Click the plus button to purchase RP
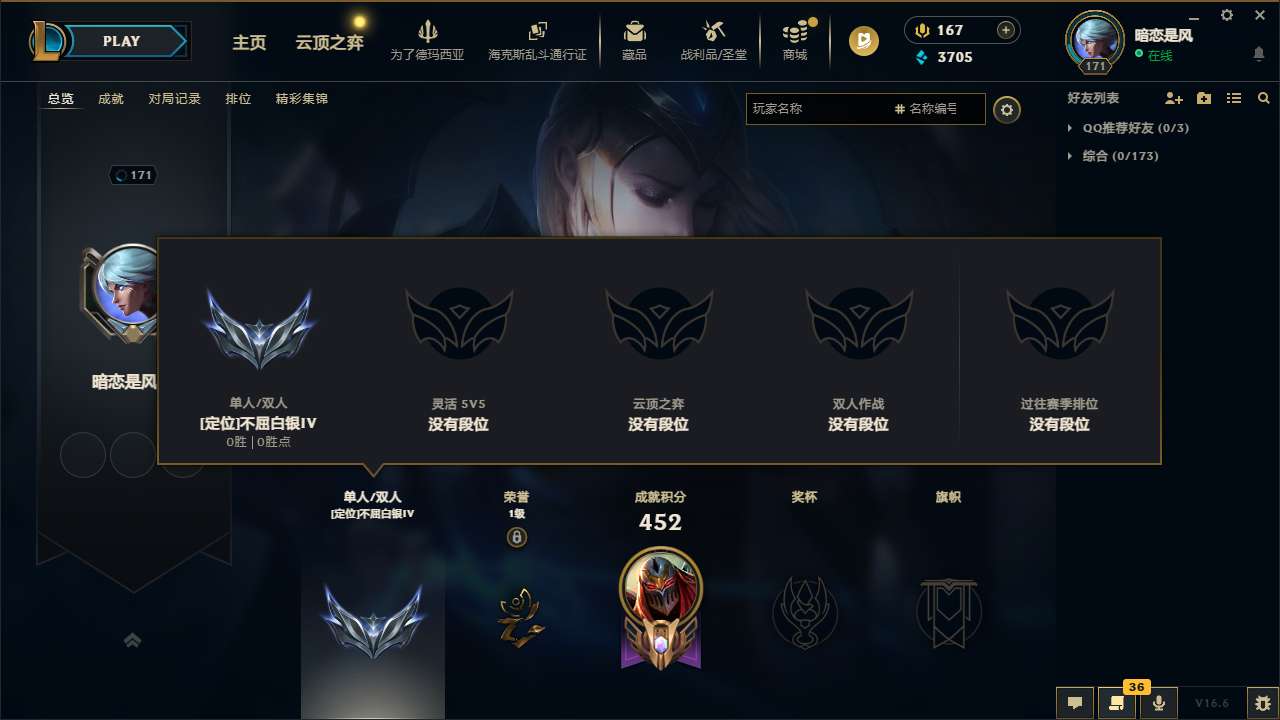 click(x=1005, y=30)
